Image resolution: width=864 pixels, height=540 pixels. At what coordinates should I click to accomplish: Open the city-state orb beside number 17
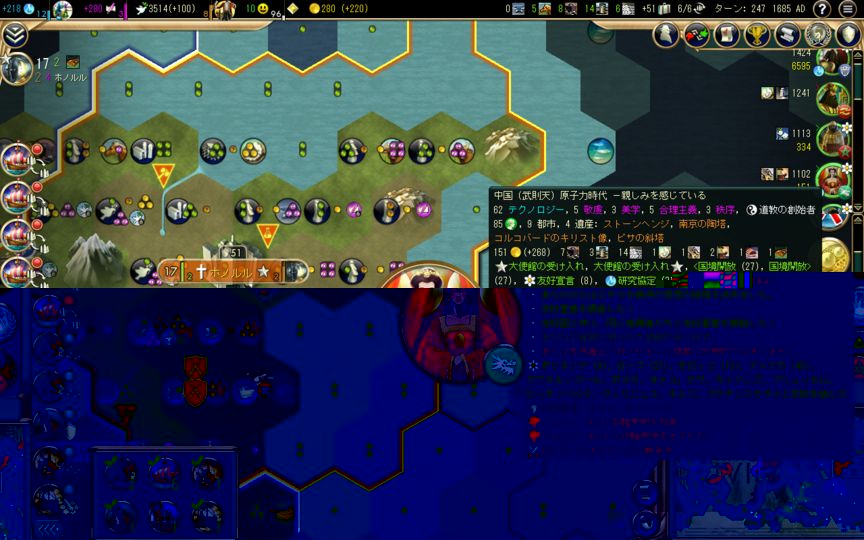pos(17,68)
